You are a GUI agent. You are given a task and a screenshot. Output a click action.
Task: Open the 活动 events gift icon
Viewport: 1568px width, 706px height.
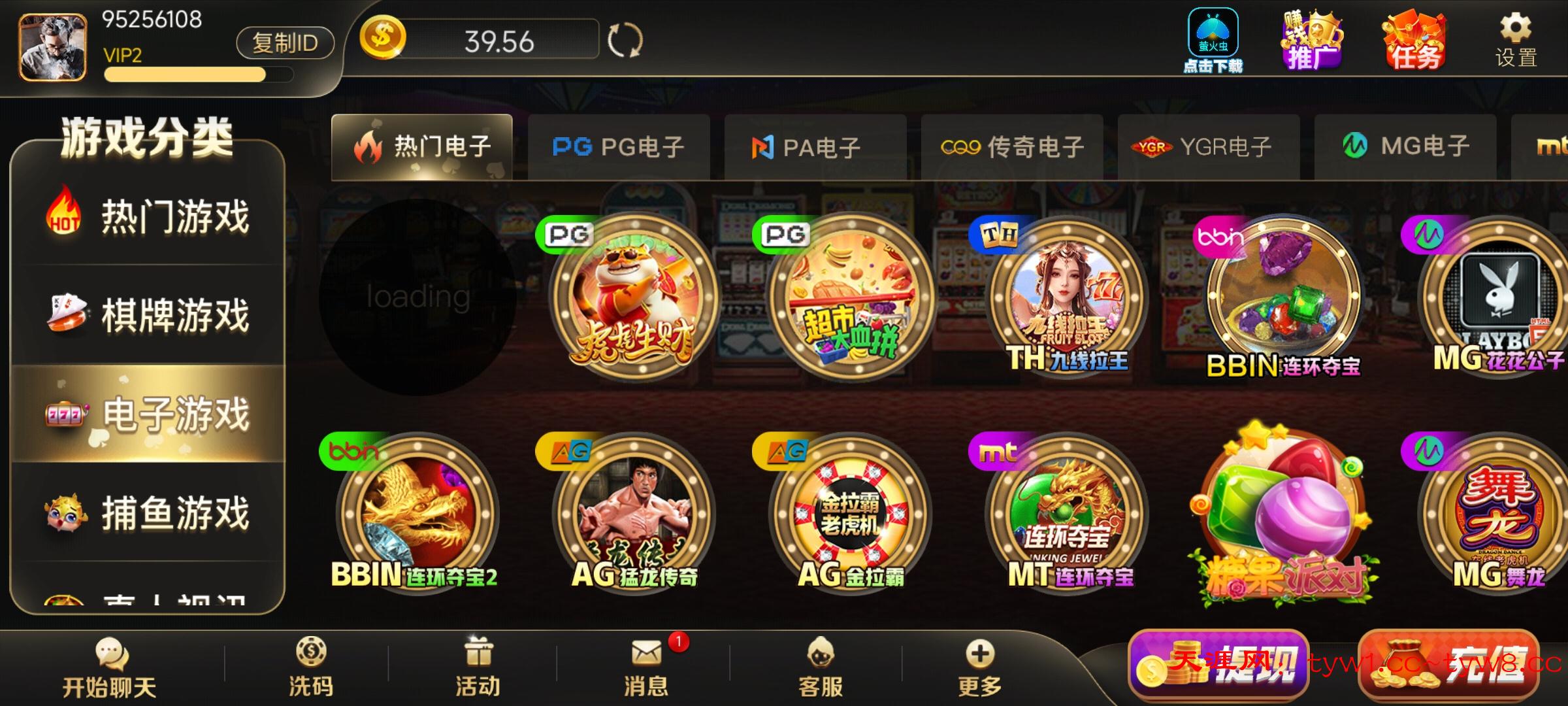478,668
